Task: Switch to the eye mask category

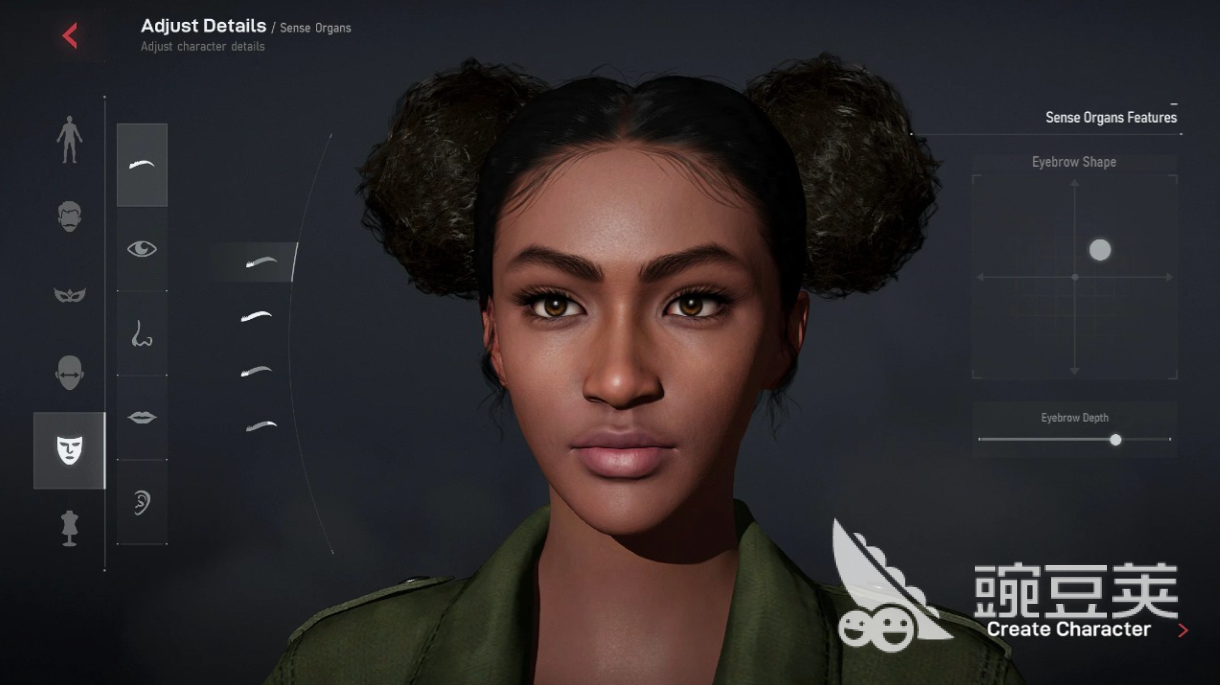Action: coord(69,295)
